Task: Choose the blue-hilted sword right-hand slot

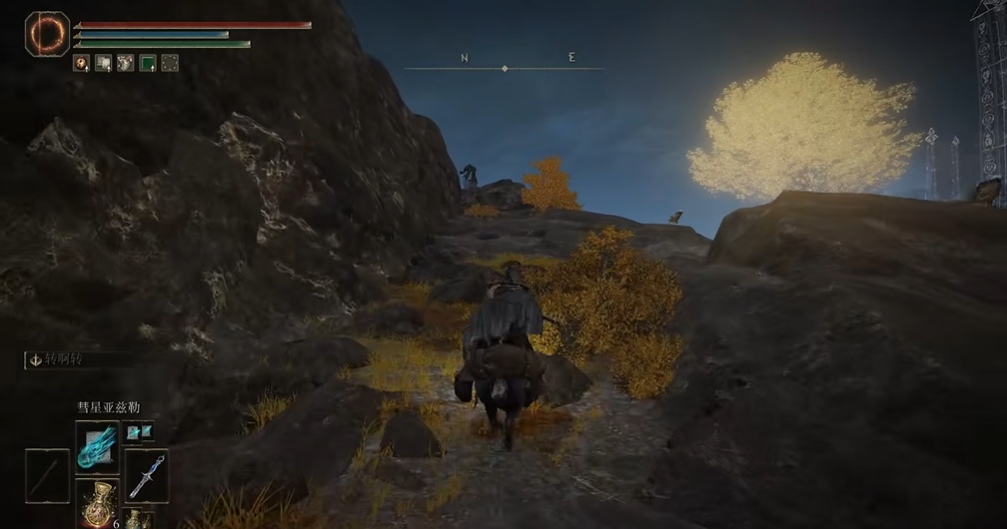Action: (147, 474)
